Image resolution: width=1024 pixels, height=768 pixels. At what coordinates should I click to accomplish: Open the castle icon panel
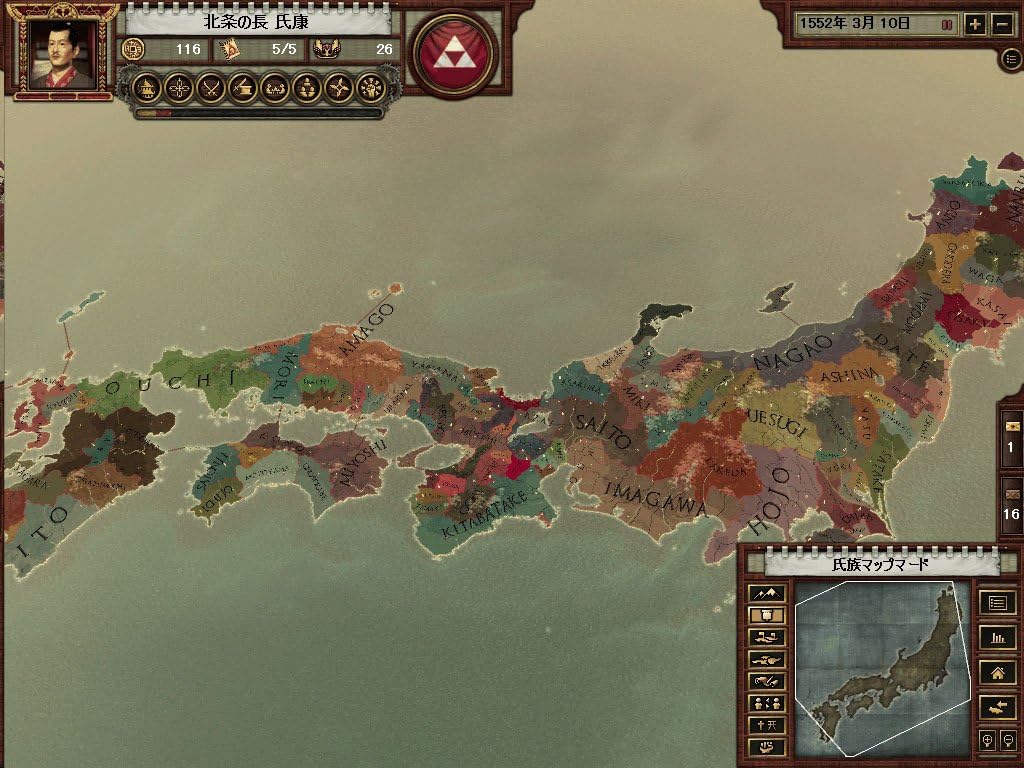[x=147, y=88]
